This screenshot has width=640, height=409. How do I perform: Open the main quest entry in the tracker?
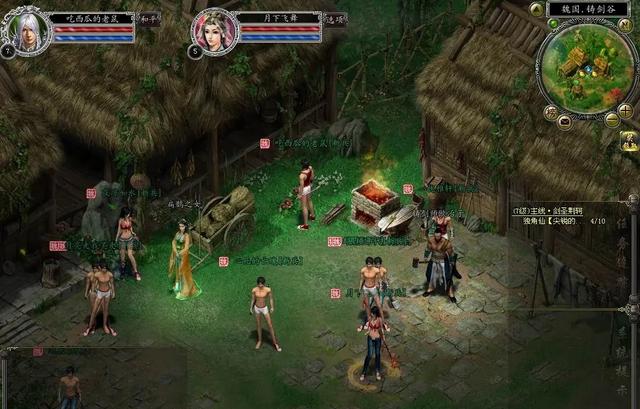[x=548, y=211]
